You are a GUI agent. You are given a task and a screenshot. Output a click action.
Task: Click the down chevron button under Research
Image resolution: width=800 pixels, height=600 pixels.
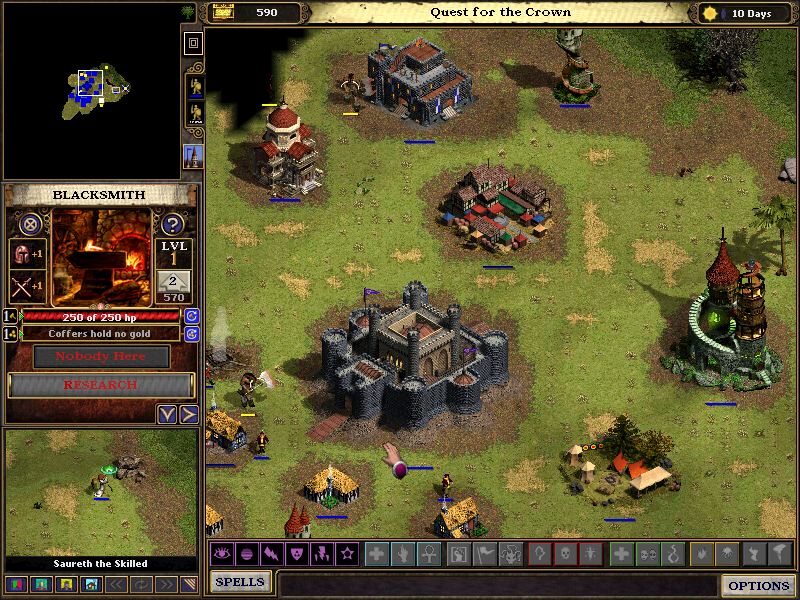[x=167, y=414]
